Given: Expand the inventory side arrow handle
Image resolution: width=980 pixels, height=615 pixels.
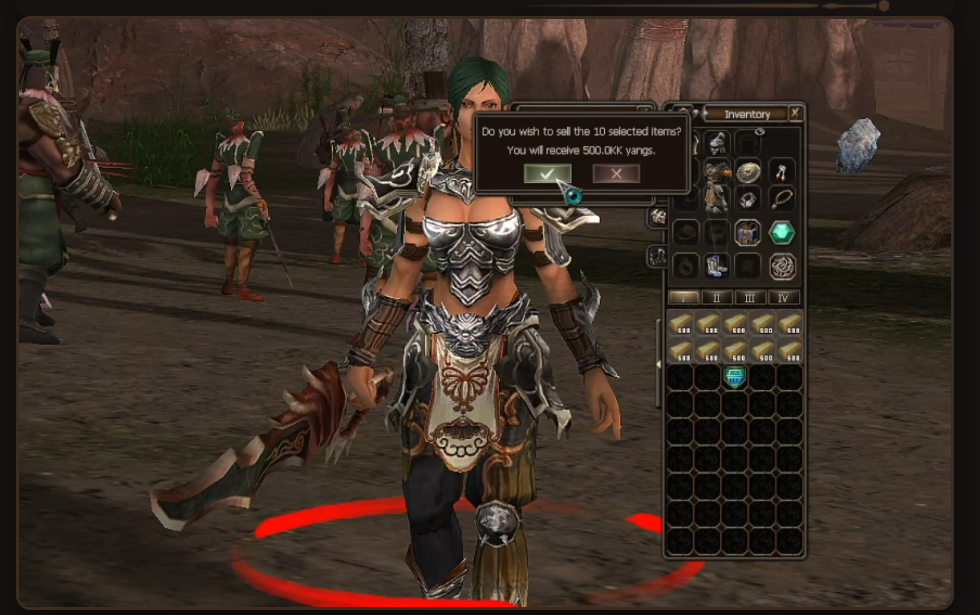Looking at the screenshot, I should pyautogui.click(x=658, y=364).
